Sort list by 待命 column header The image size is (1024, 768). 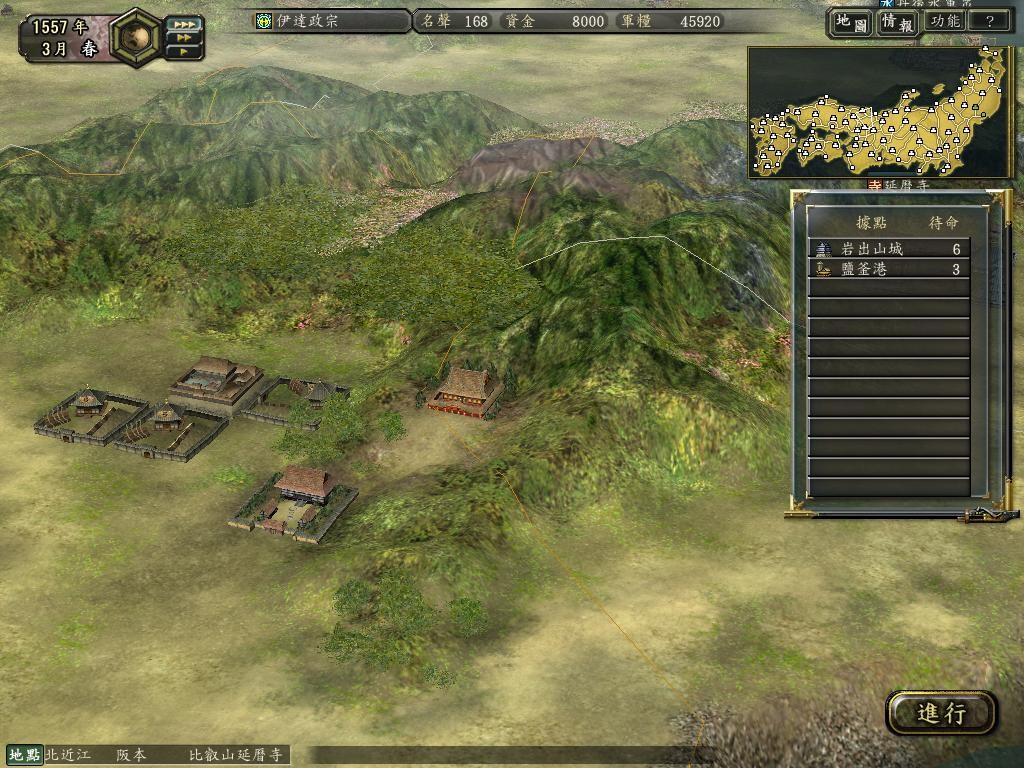pos(943,223)
